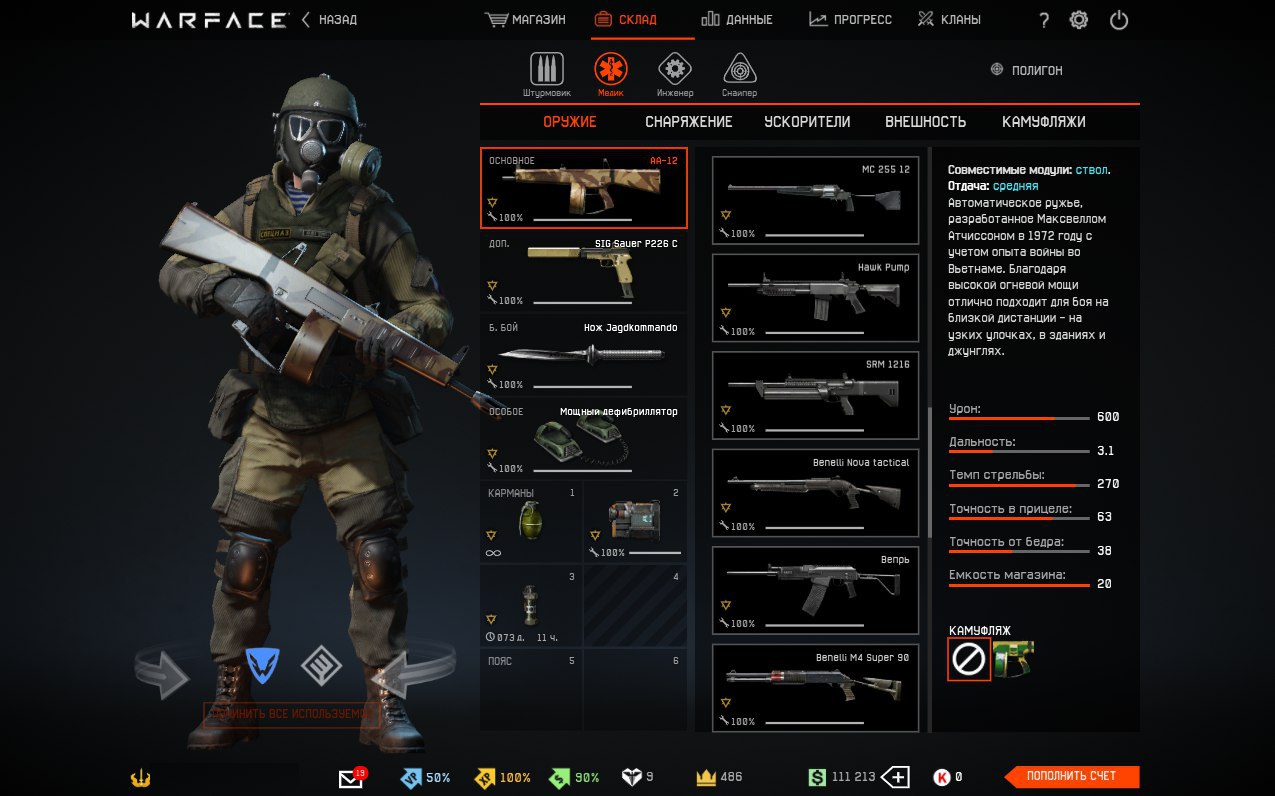
Task: Click the power exit icon
Action: pos(1119,20)
